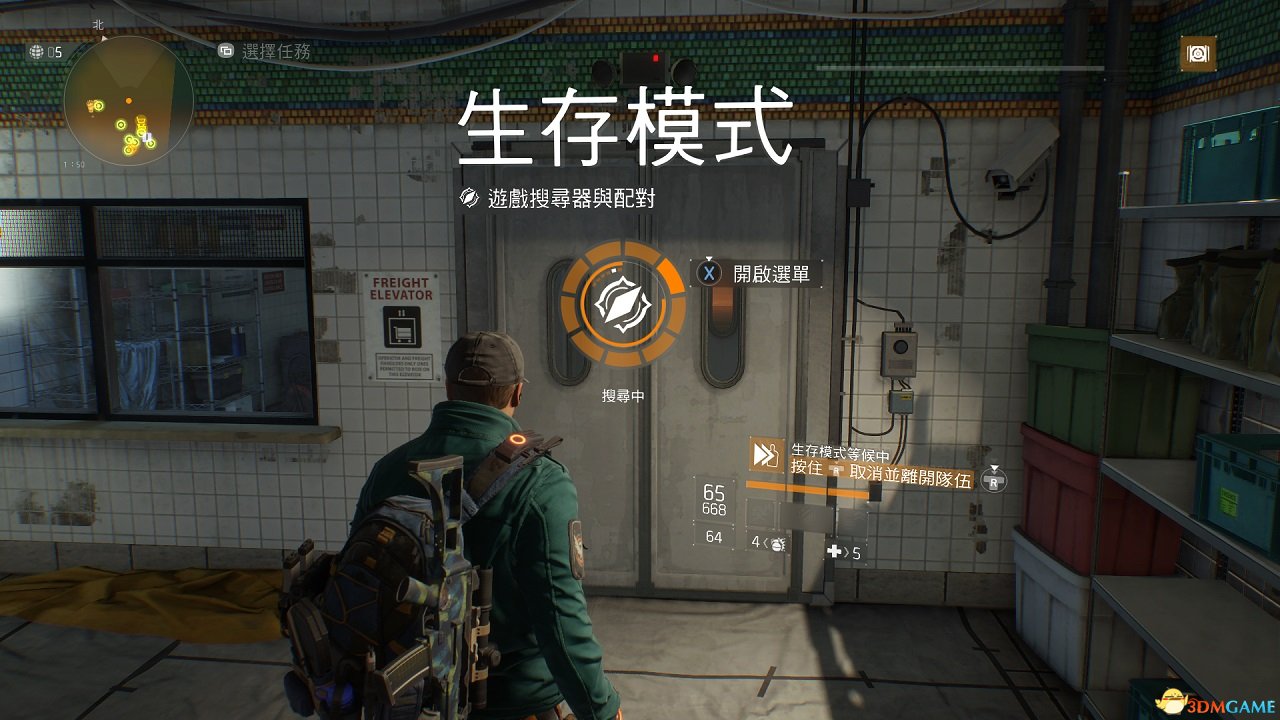Click the right chevron before medkit count 5
Viewport: 1280px width, 720px height.
pos(848,553)
